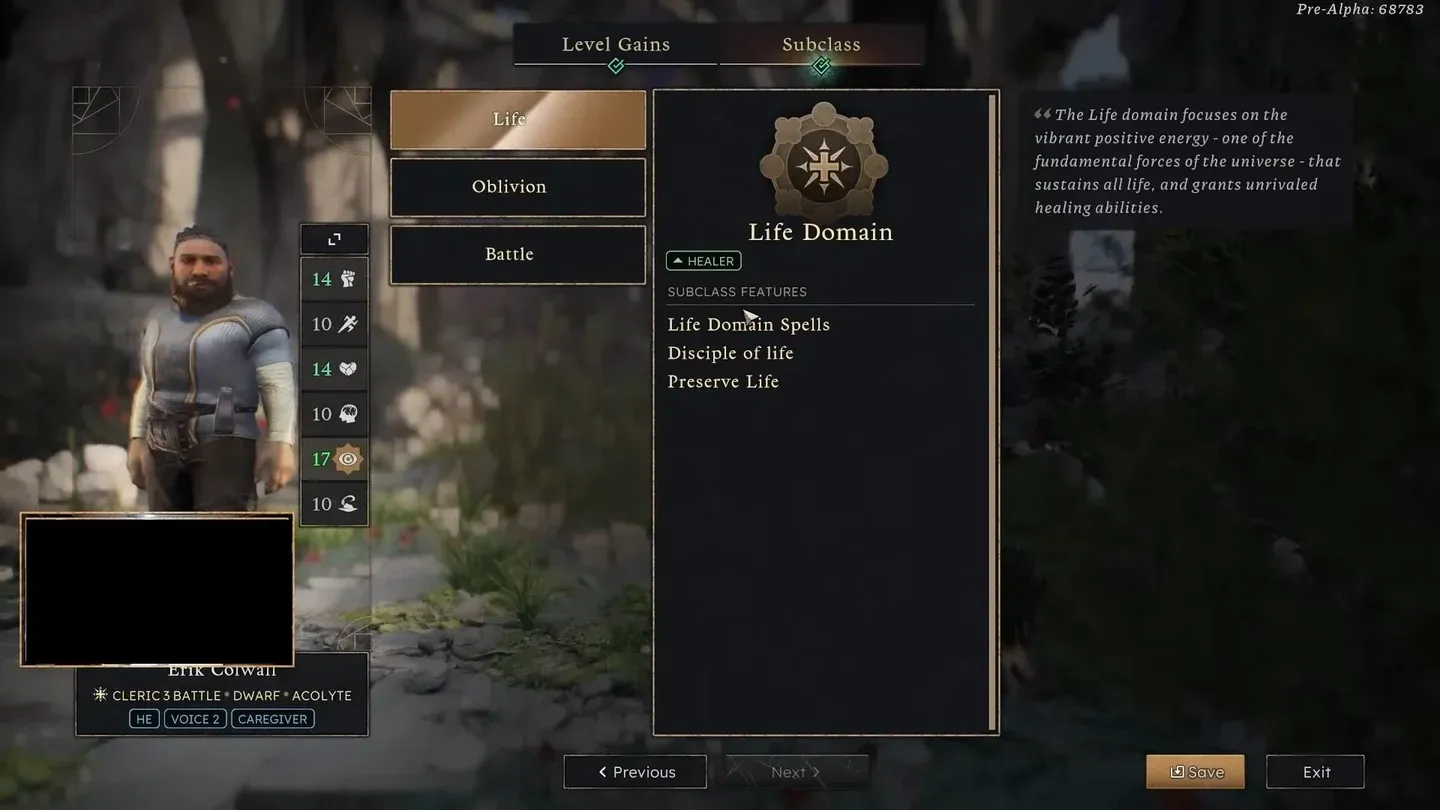1440x810 pixels.
Task: Go back with the Previous button
Action: [635, 772]
